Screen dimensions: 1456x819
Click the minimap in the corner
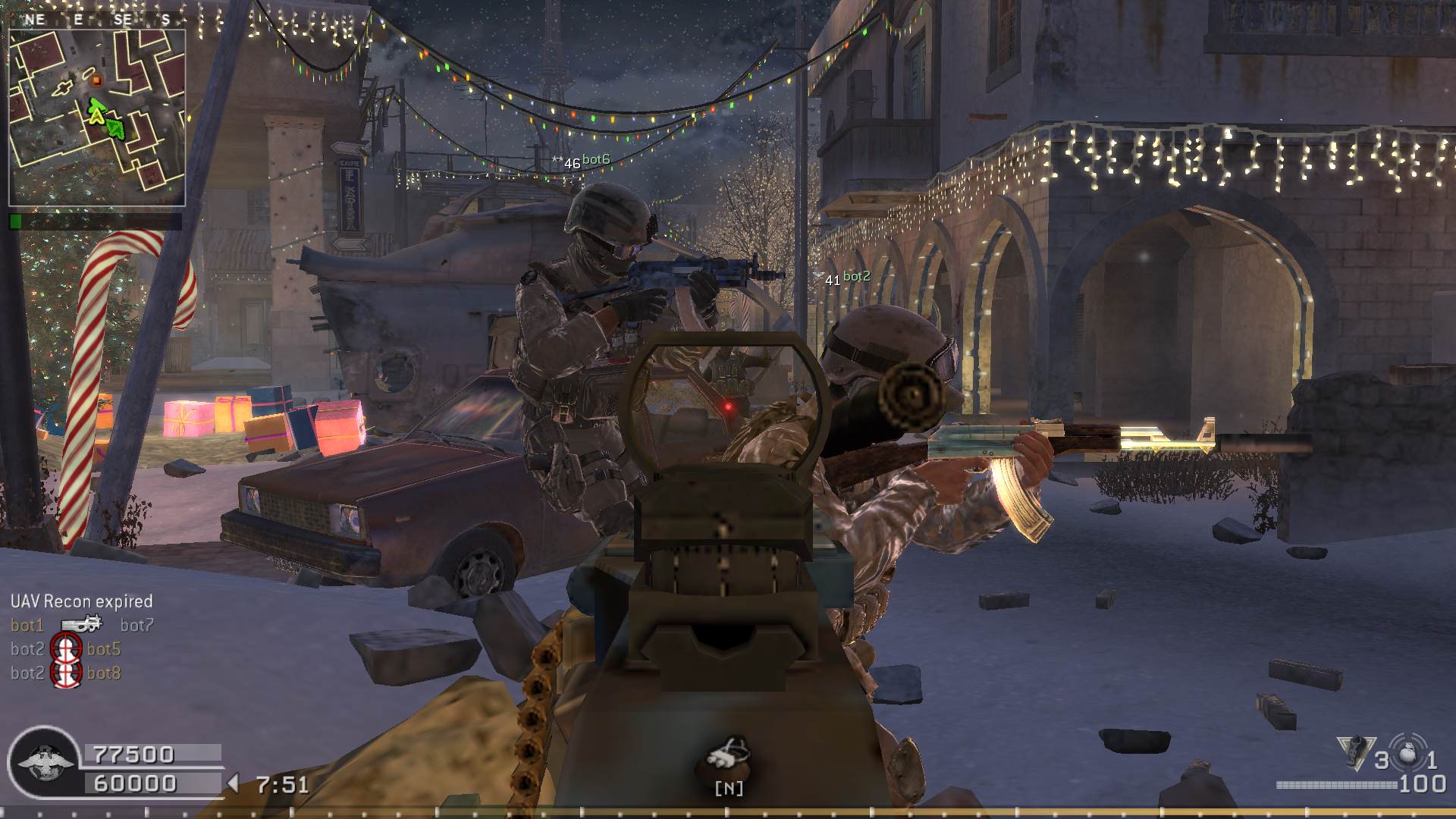(x=97, y=118)
